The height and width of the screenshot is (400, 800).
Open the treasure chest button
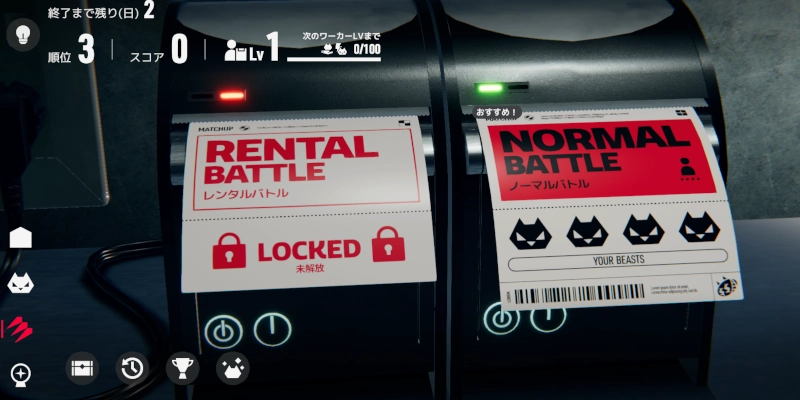(x=82, y=369)
